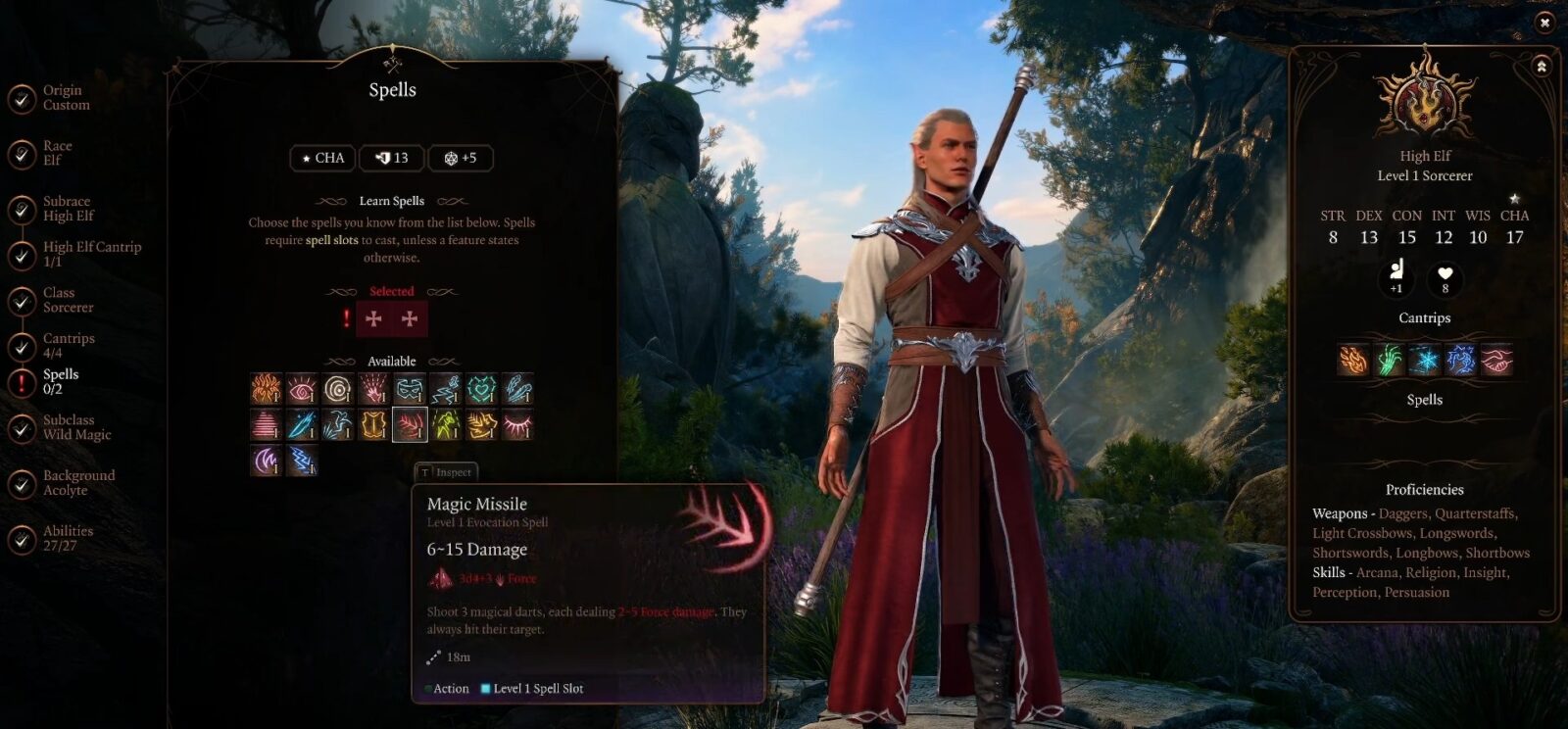1568x729 pixels.
Task: Close the character creation screen
Action: click(x=1544, y=22)
